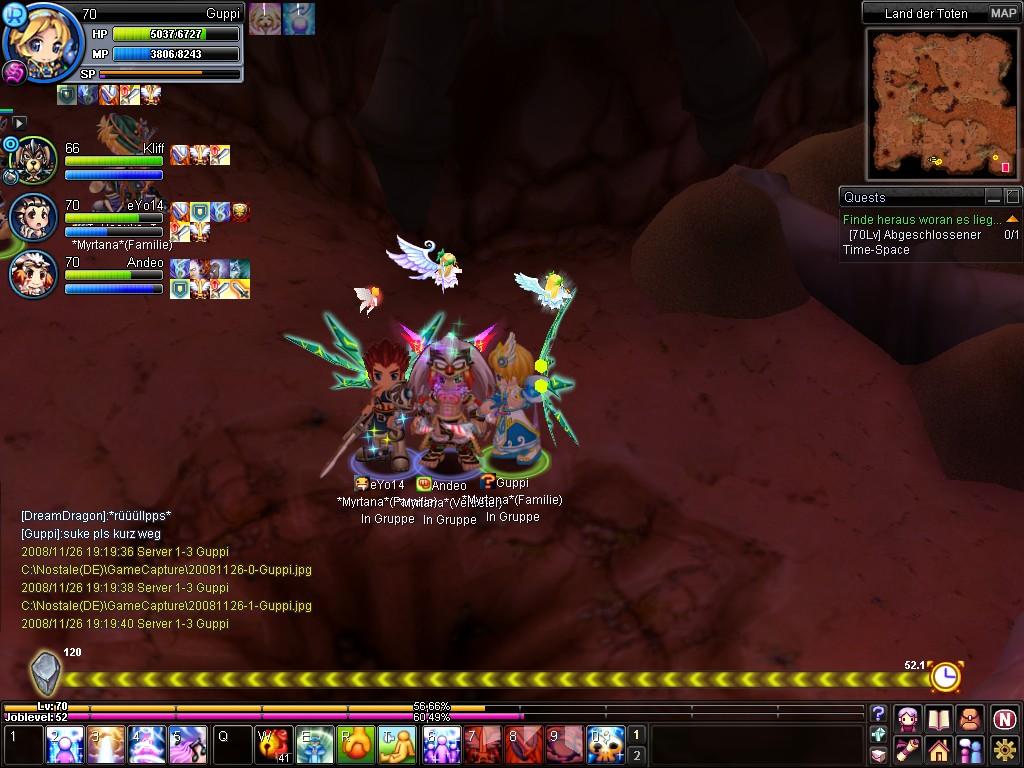The height and width of the screenshot is (768, 1024).
Task: Target pet Kliff's portrait
Action: coord(36,160)
